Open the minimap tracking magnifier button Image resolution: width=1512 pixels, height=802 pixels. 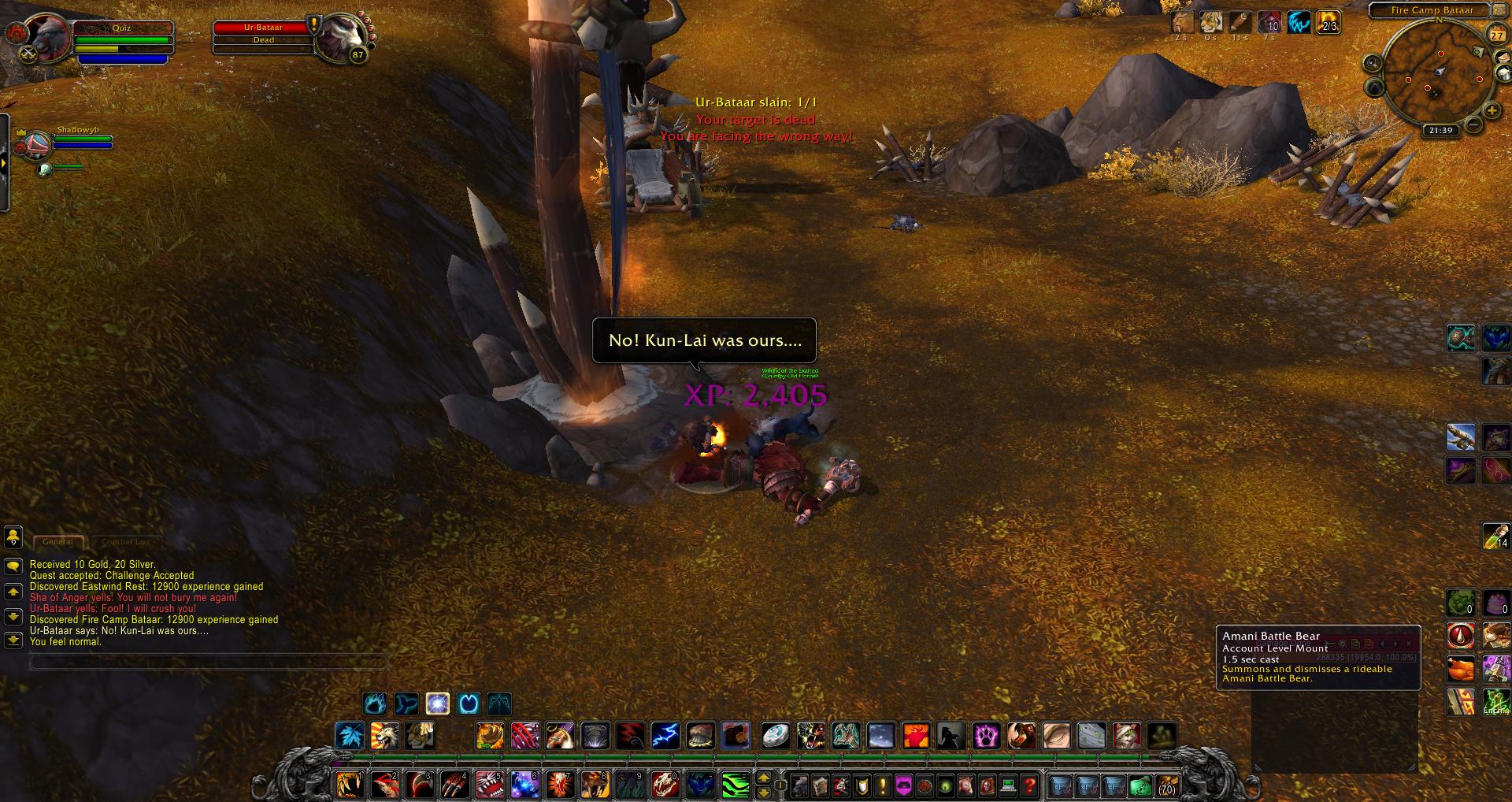point(1373,63)
